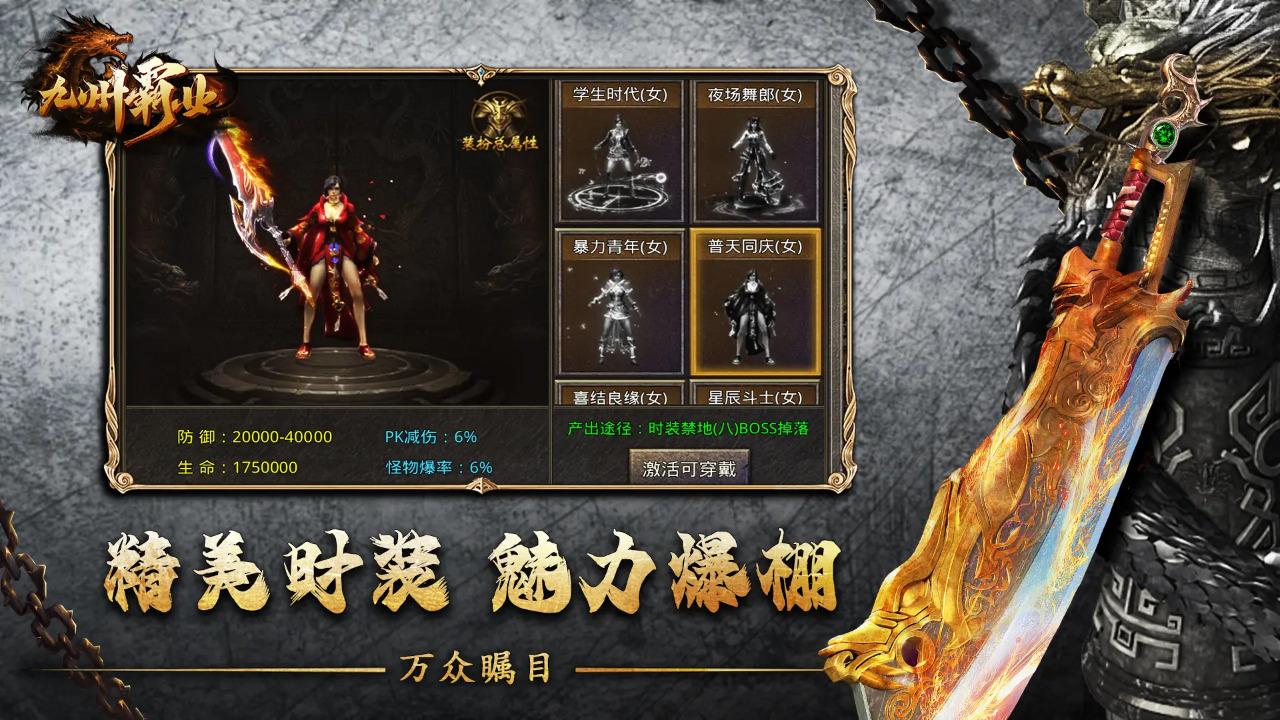Image resolution: width=1280 pixels, height=720 pixels.
Task: Click the 星辰斗士(女) name banner
Action: 755,396
